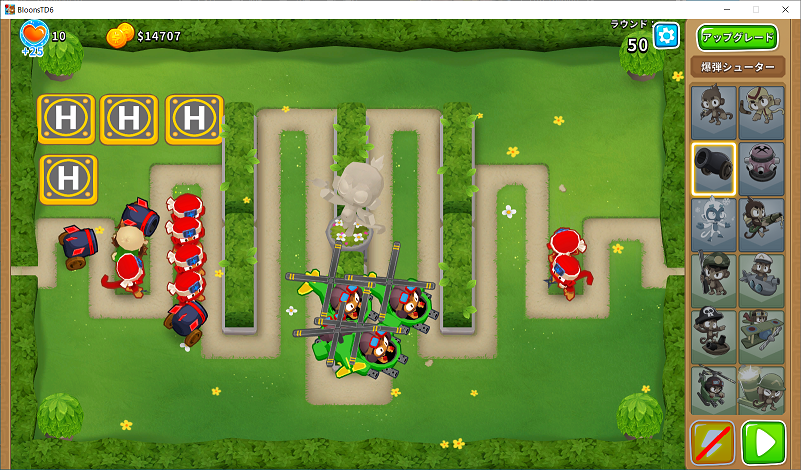Start the round with the play button
The image size is (801, 470).
[x=763, y=442]
